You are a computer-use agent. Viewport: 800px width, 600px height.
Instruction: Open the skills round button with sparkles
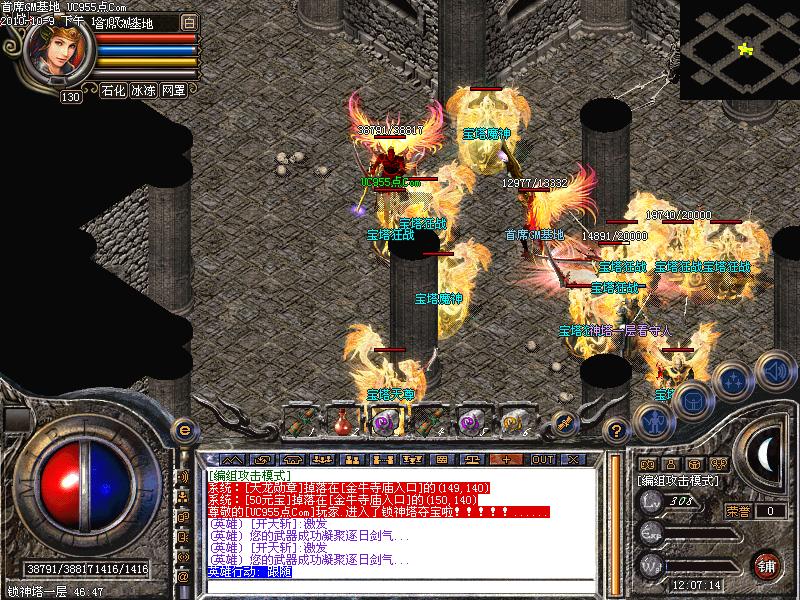[x=733, y=381]
